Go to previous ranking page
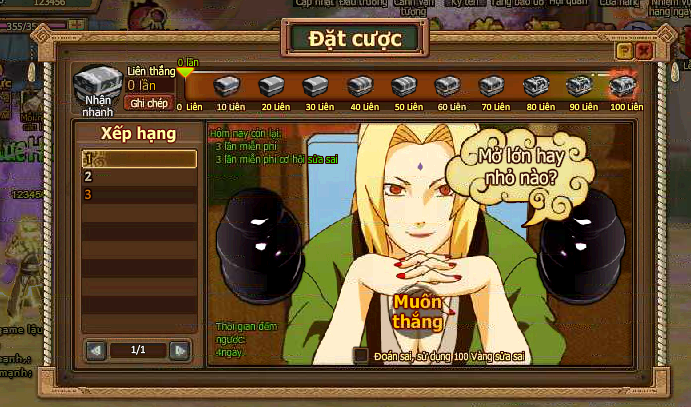The height and width of the screenshot is (407, 691). click(x=96, y=350)
